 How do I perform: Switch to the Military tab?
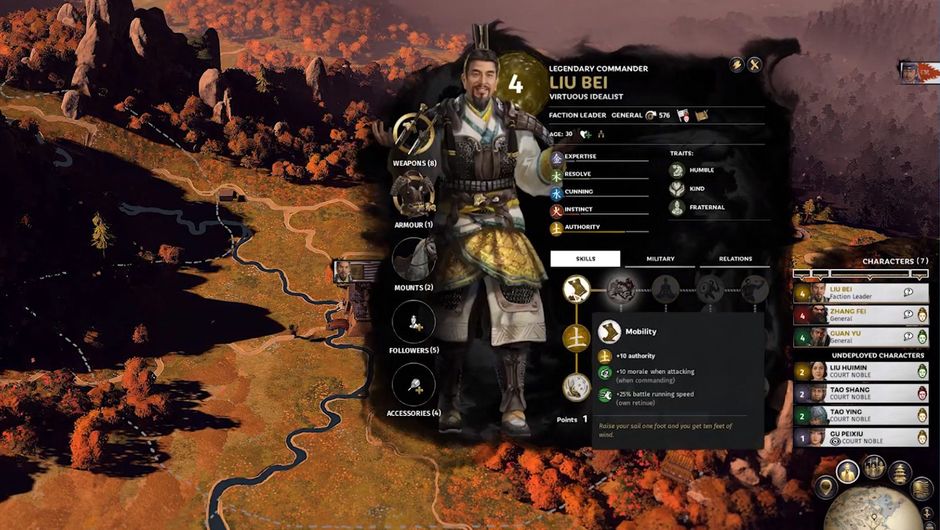pos(660,259)
